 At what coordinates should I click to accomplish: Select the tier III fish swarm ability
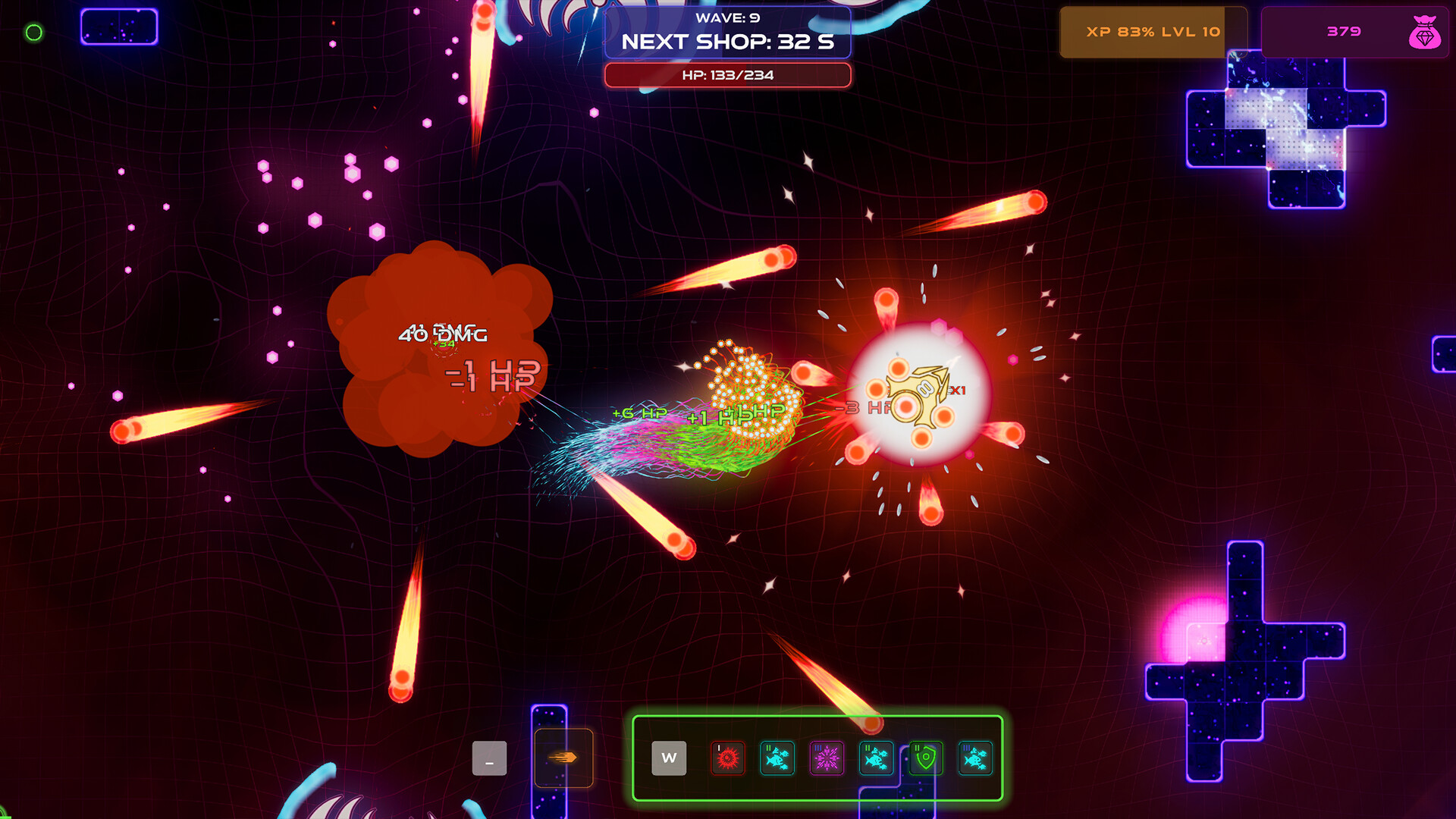[977, 758]
